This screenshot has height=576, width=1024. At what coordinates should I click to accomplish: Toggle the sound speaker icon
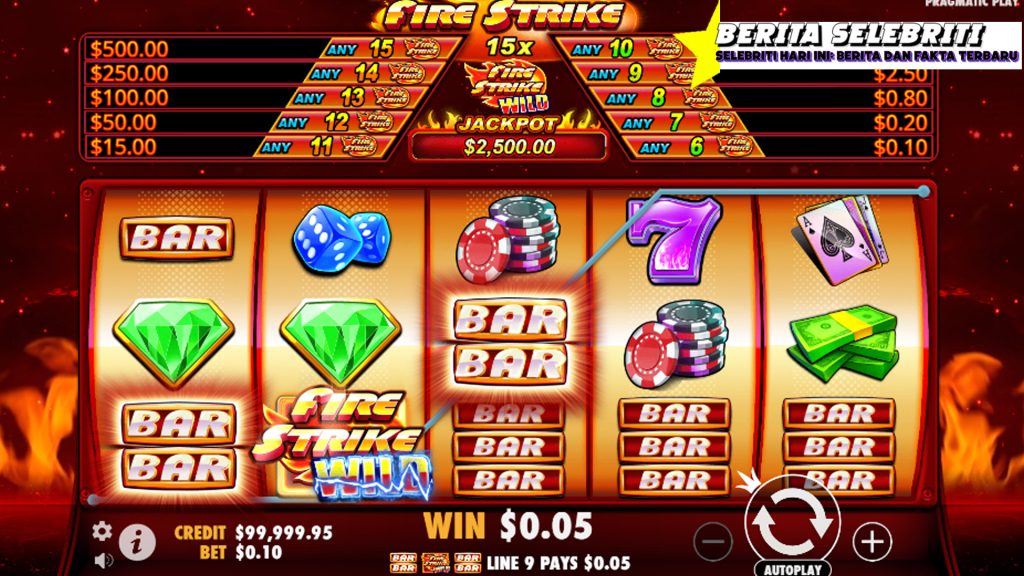(102, 560)
